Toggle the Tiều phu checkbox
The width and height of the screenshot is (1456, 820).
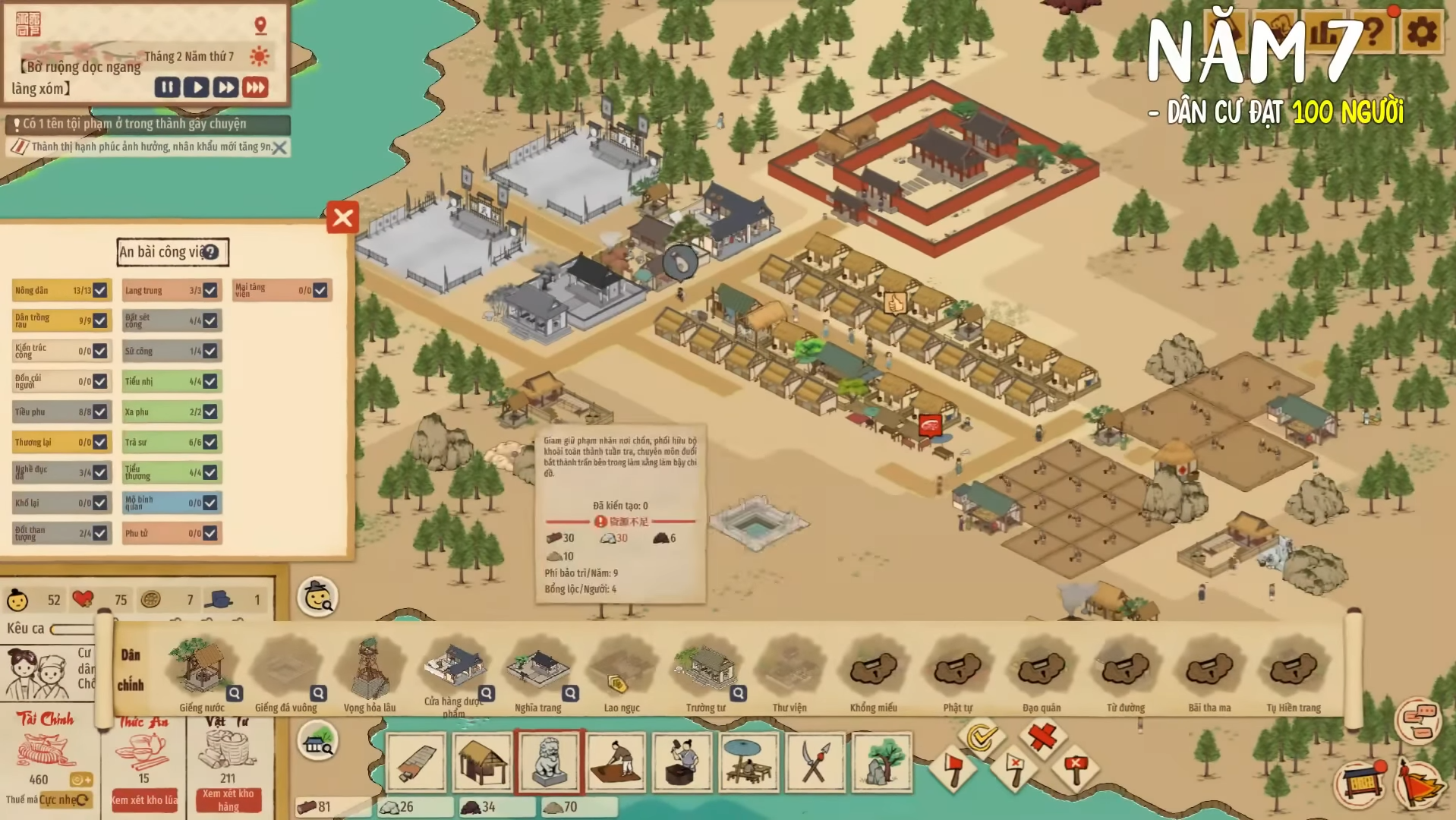point(100,412)
